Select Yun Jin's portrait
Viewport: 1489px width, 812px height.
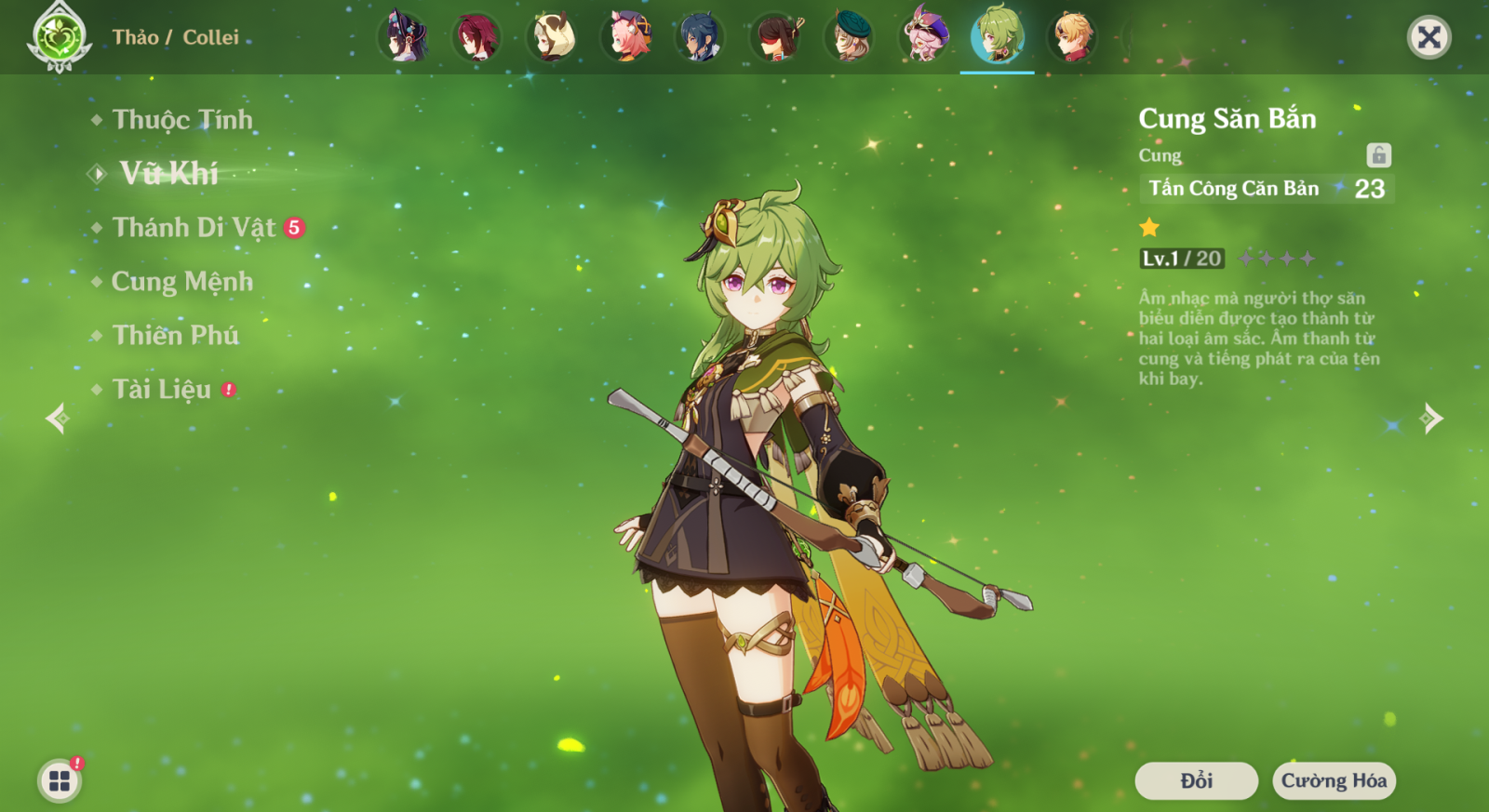tap(403, 37)
